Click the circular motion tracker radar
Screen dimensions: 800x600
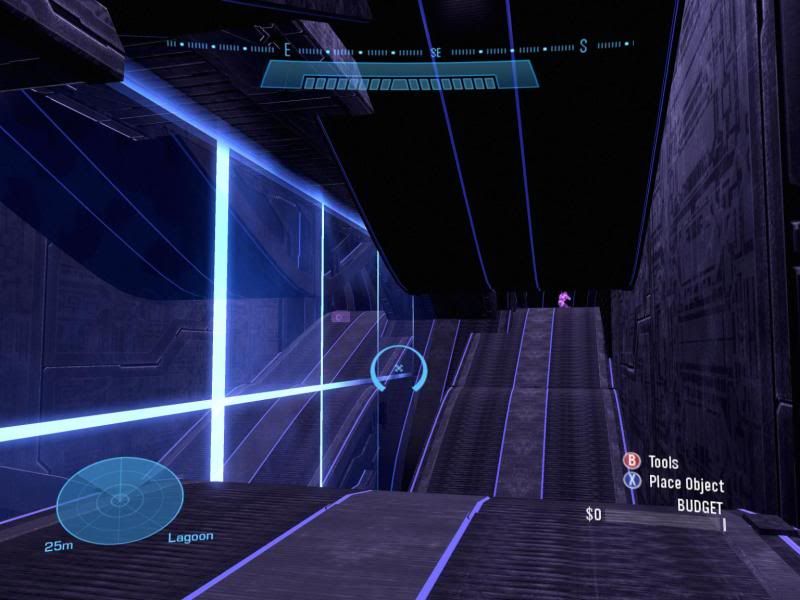coord(119,498)
